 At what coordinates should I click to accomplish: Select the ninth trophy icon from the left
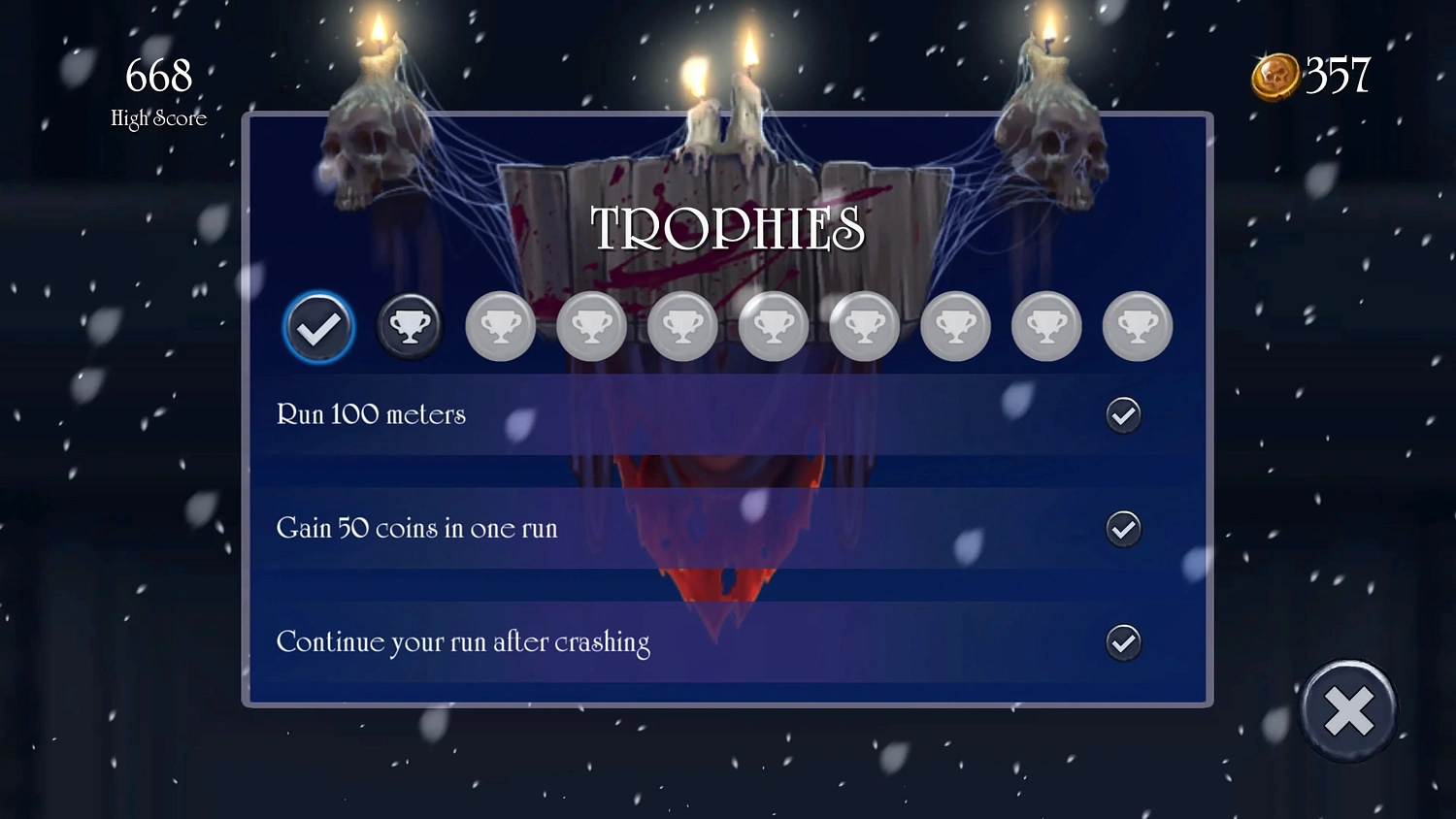(x=1045, y=326)
